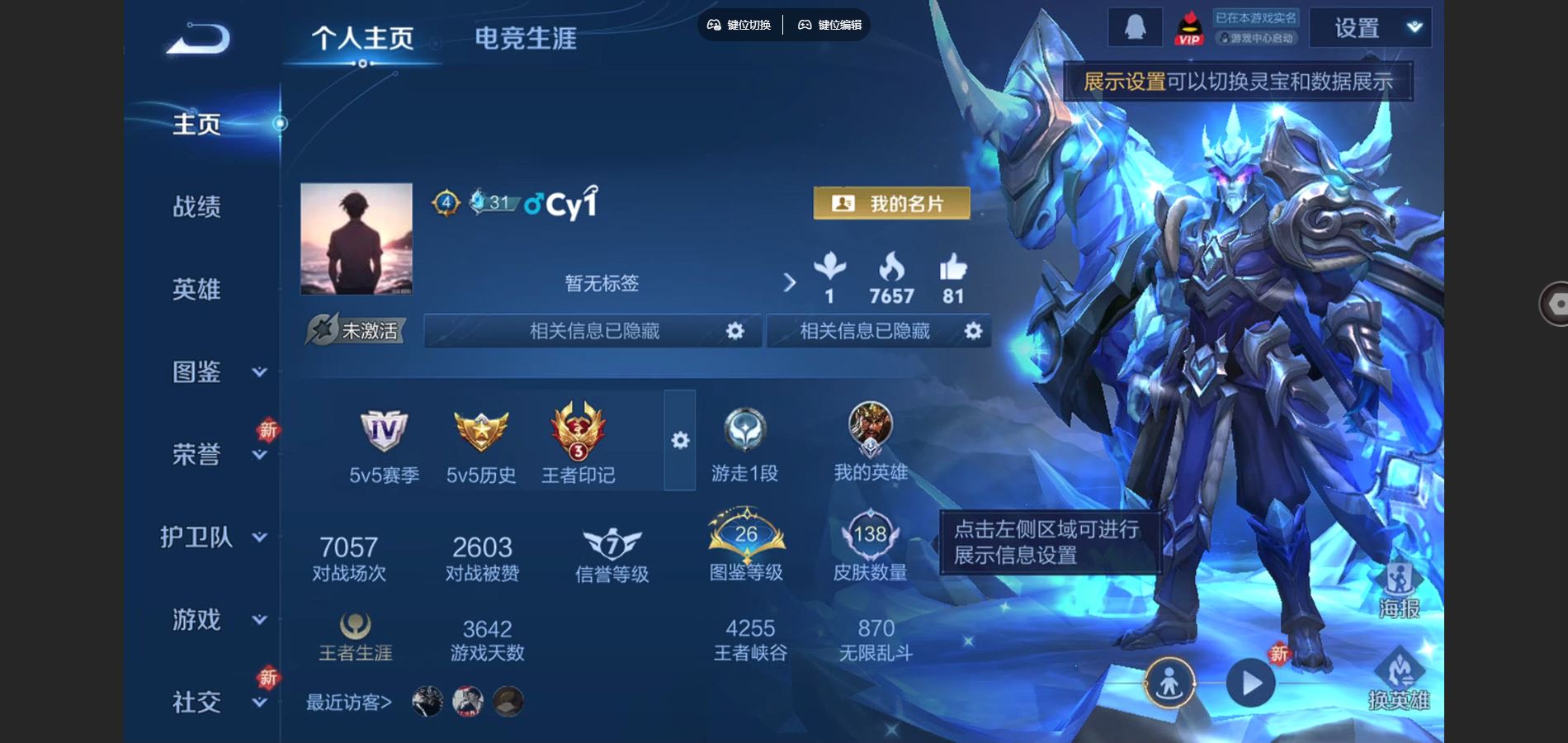Click the 键位切换 overlay button
The image size is (1568, 743).
[x=739, y=25]
